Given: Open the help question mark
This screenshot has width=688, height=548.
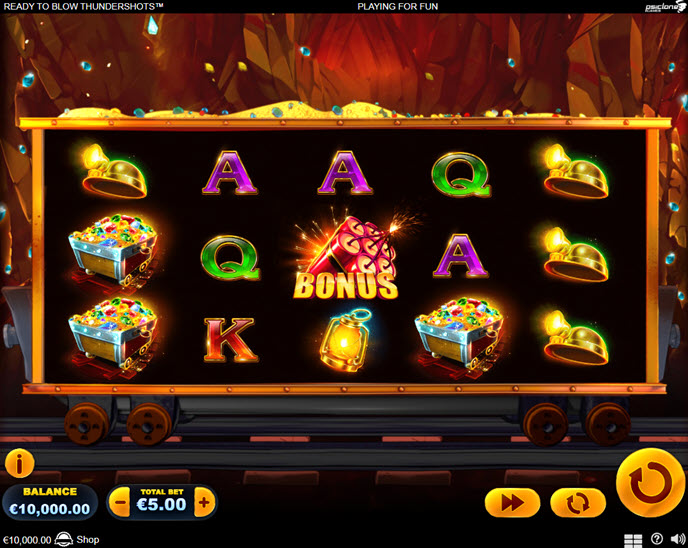Looking at the screenshot, I should tap(657, 540).
